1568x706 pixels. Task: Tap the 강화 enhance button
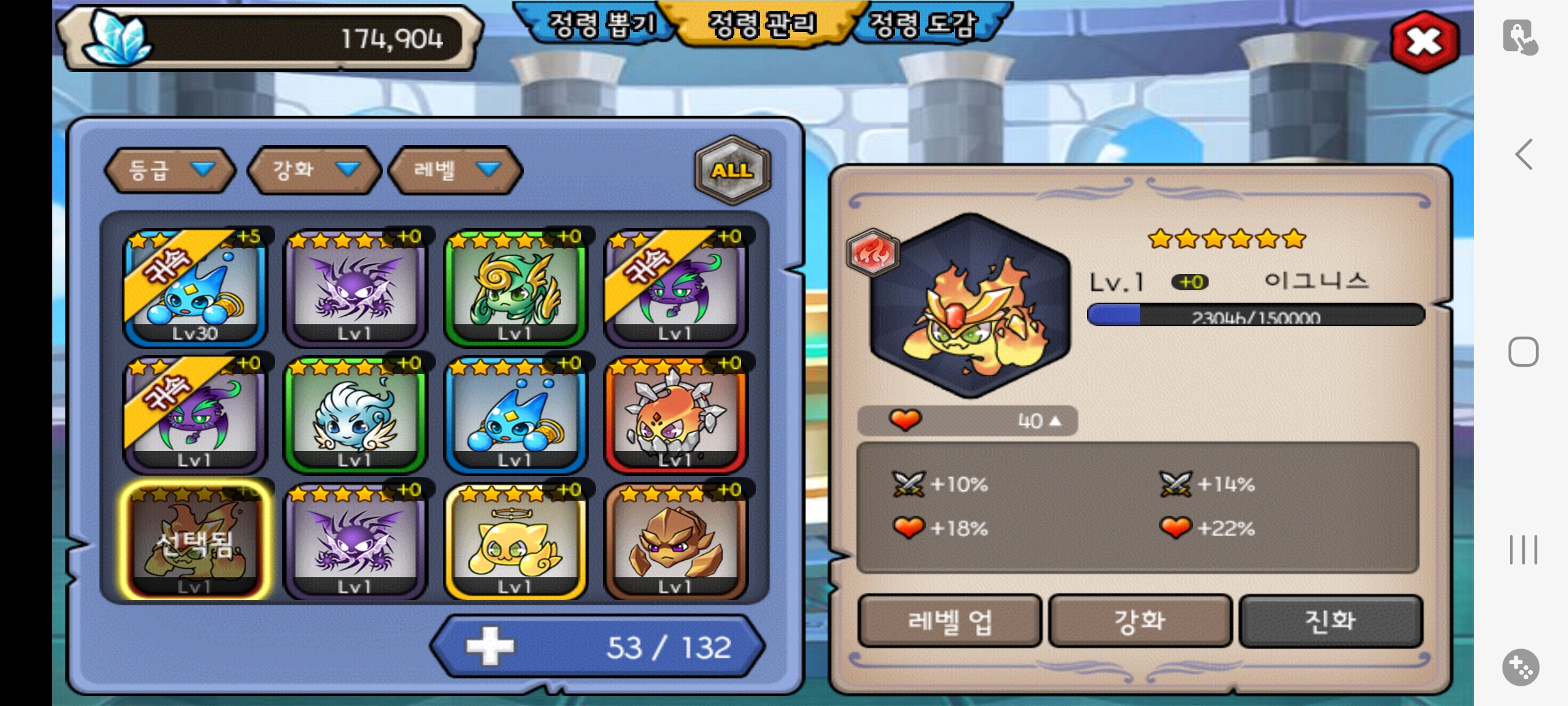(x=1140, y=620)
